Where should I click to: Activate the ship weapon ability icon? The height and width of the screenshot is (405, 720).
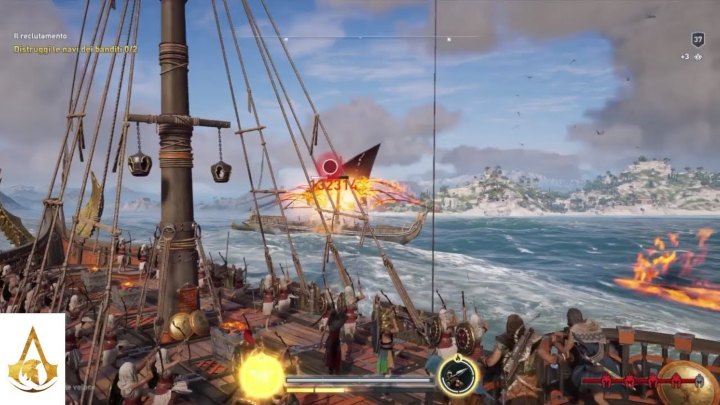point(458,376)
